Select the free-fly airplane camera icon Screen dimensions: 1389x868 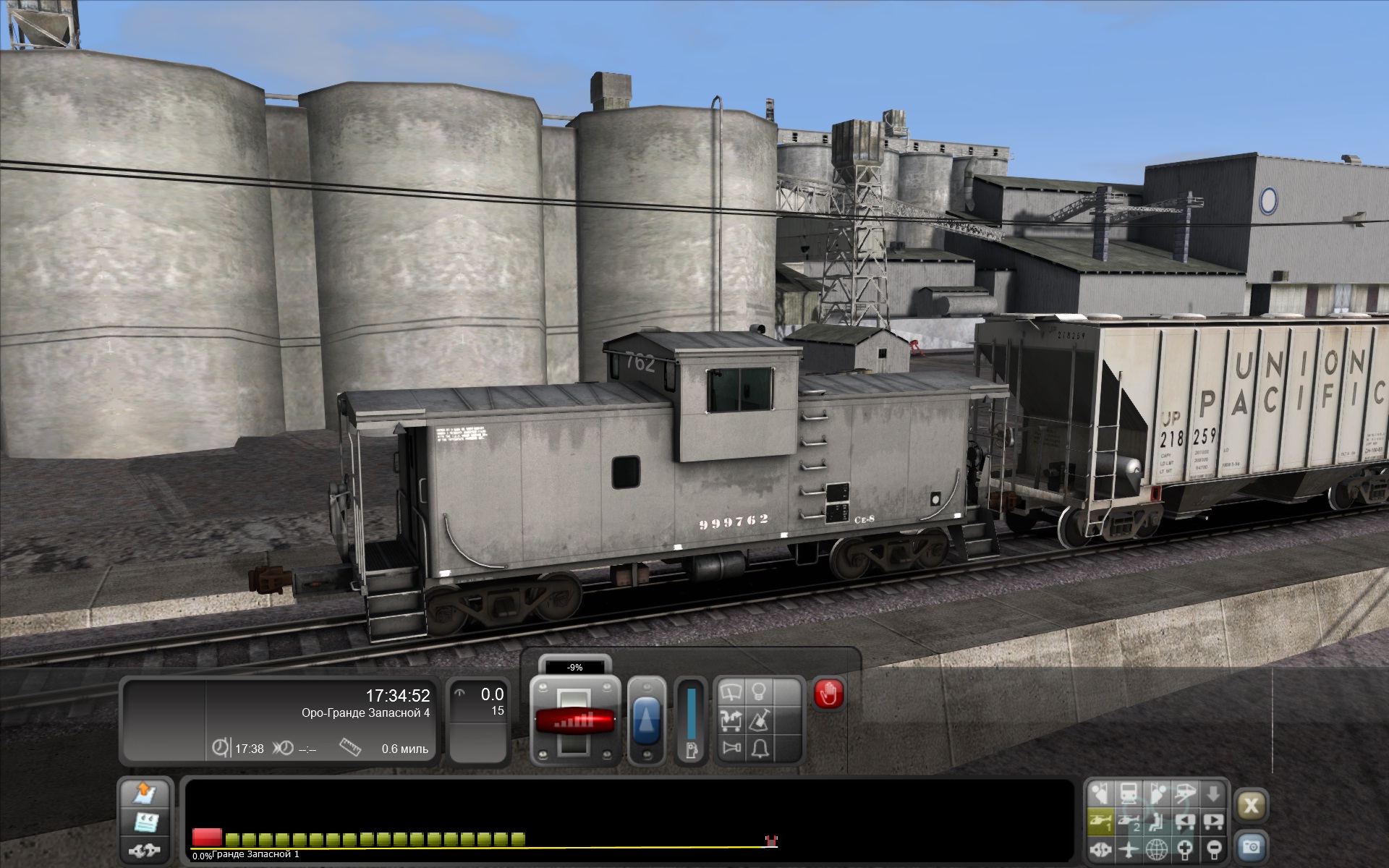click(1128, 848)
